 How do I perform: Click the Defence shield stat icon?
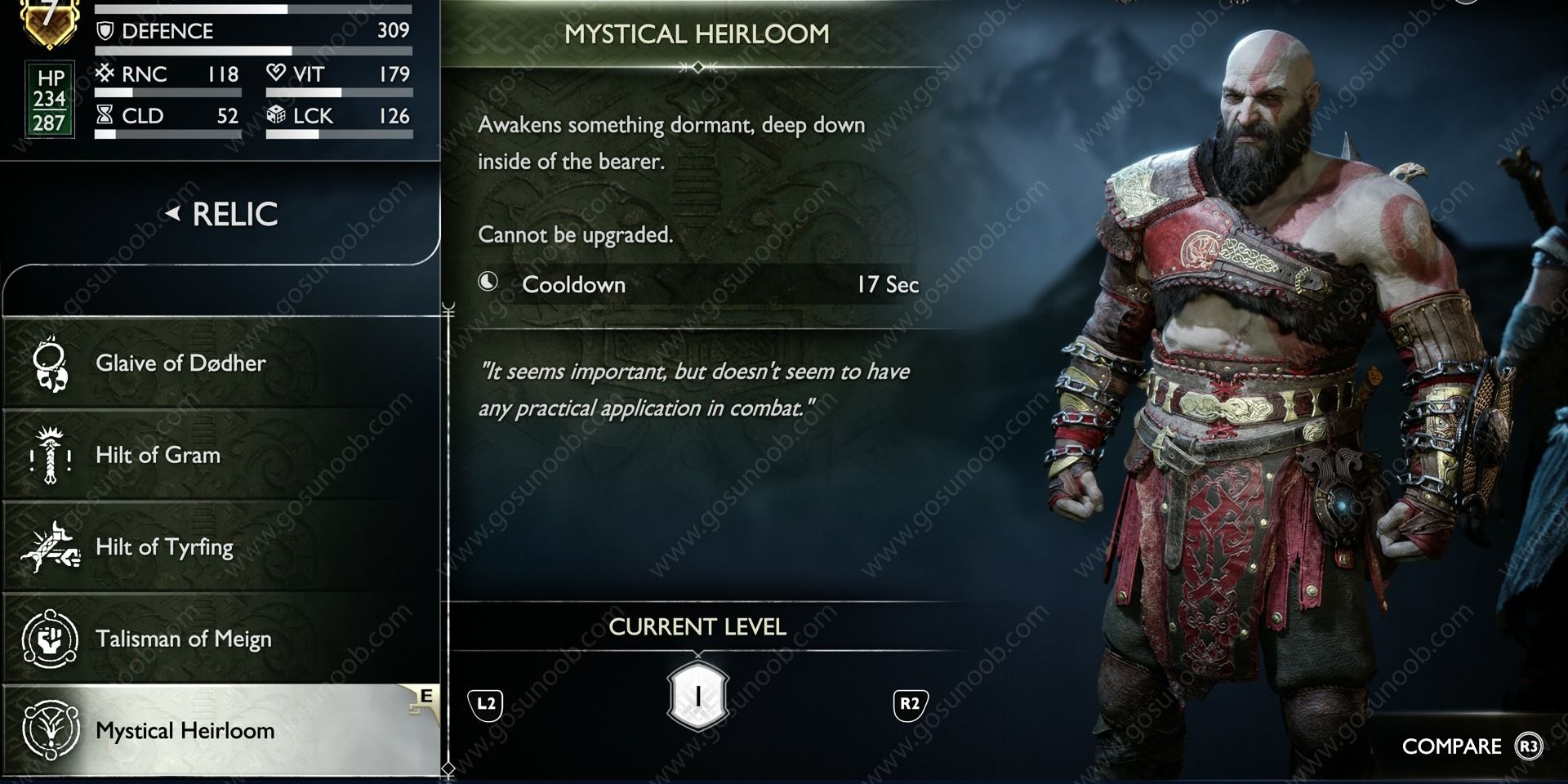click(105, 31)
